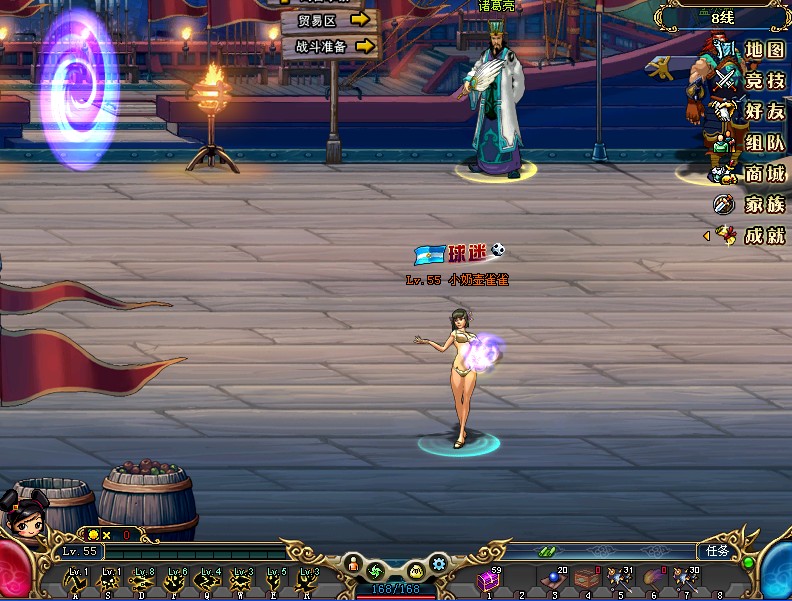
Task: Use the meteor item in slot 6
Action: pos(652,580)
